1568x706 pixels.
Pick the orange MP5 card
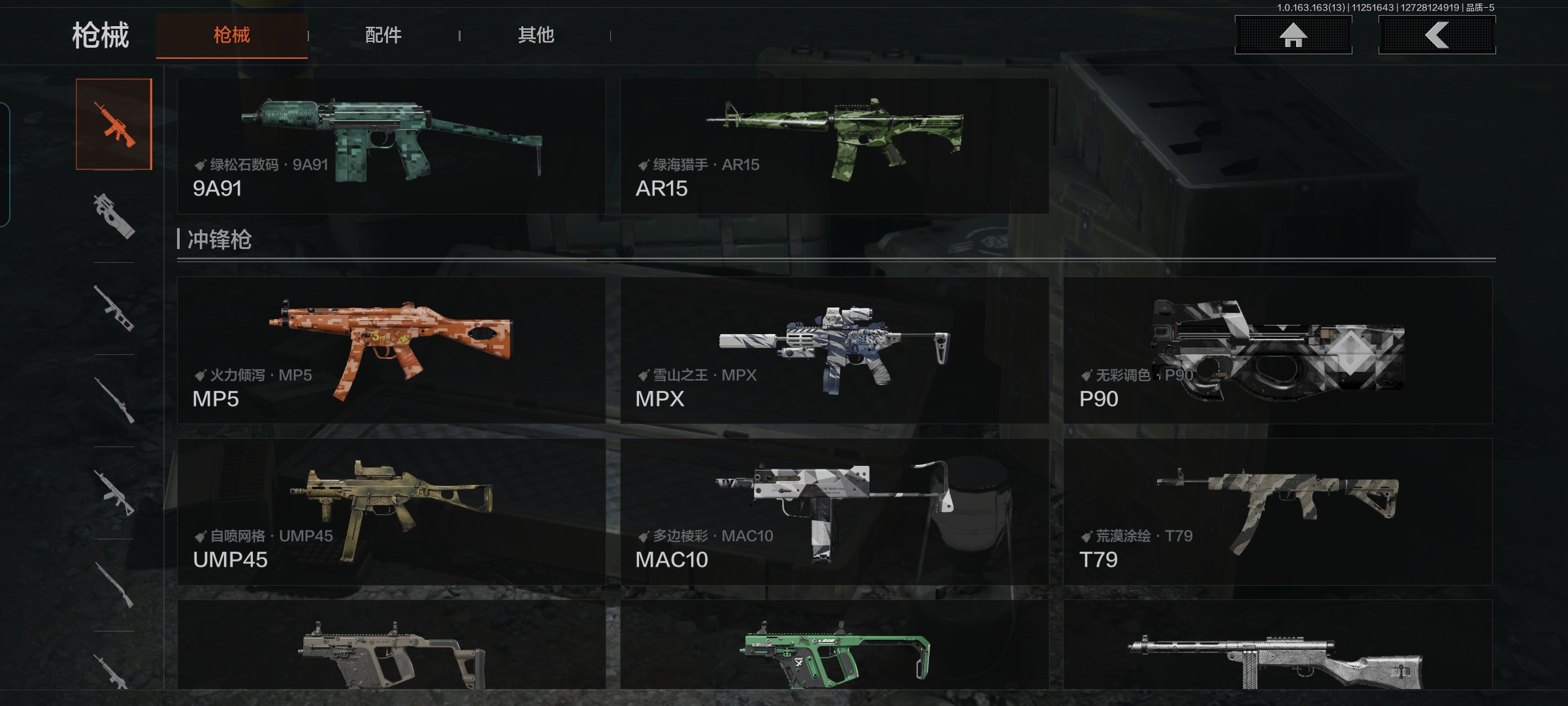click(391, 350)
